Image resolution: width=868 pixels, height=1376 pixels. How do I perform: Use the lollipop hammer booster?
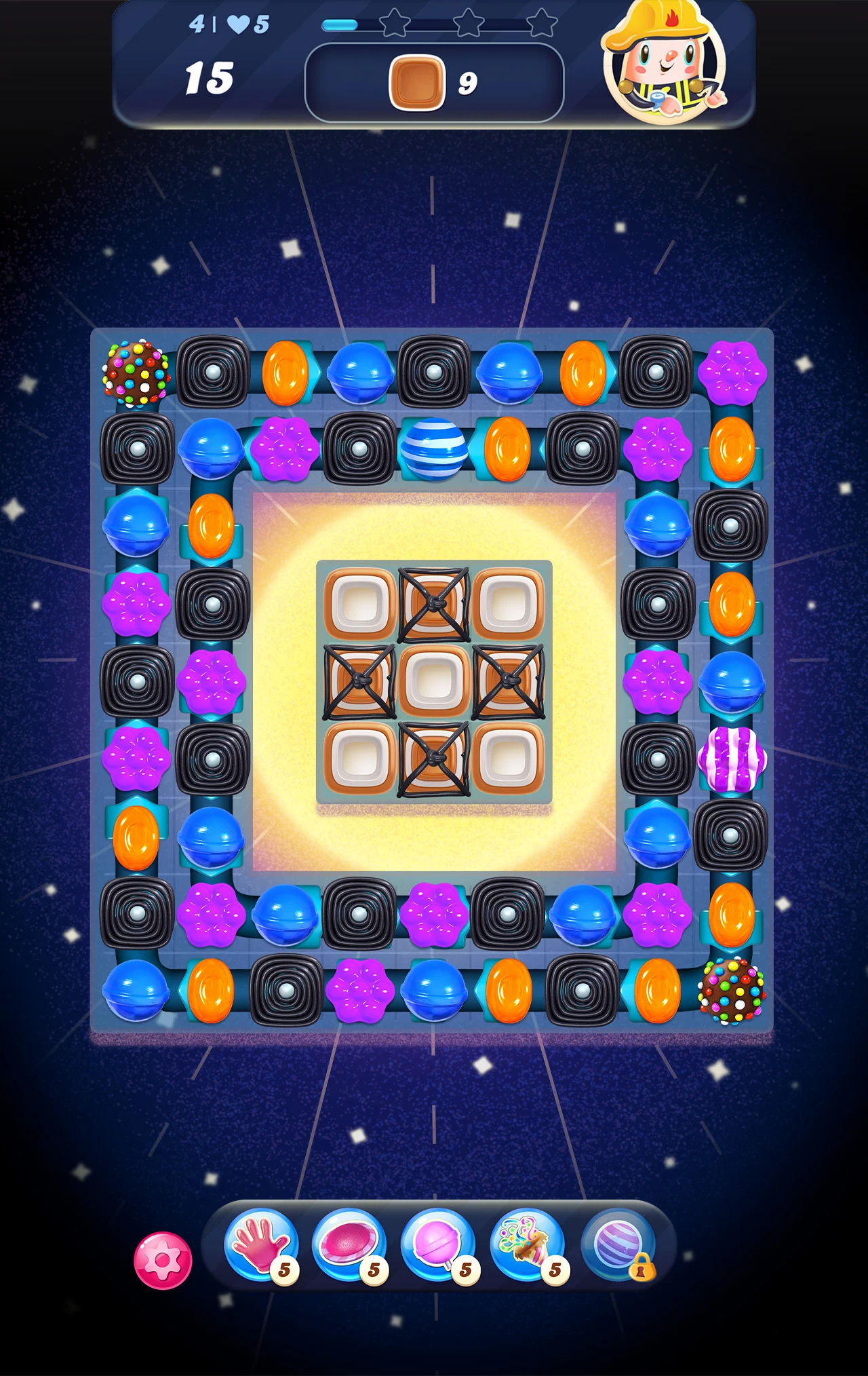pyautogui.click(x=438, y=1245)
